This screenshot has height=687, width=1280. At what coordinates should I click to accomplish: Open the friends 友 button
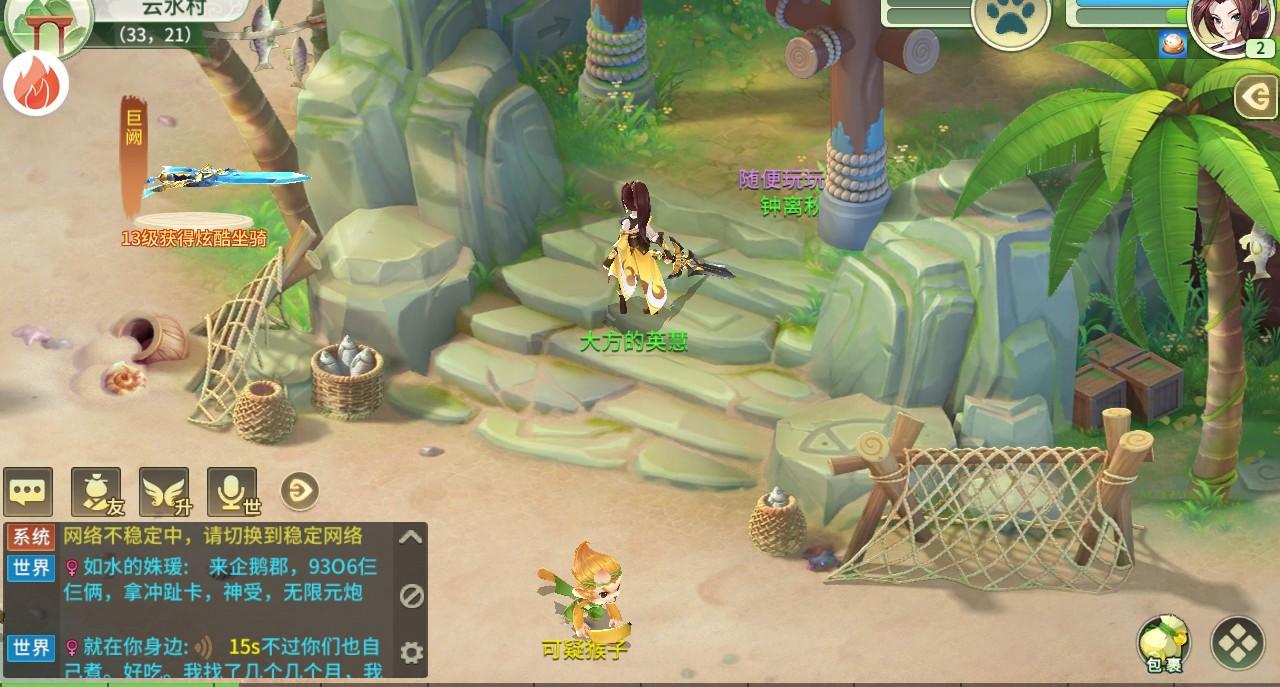96,491
